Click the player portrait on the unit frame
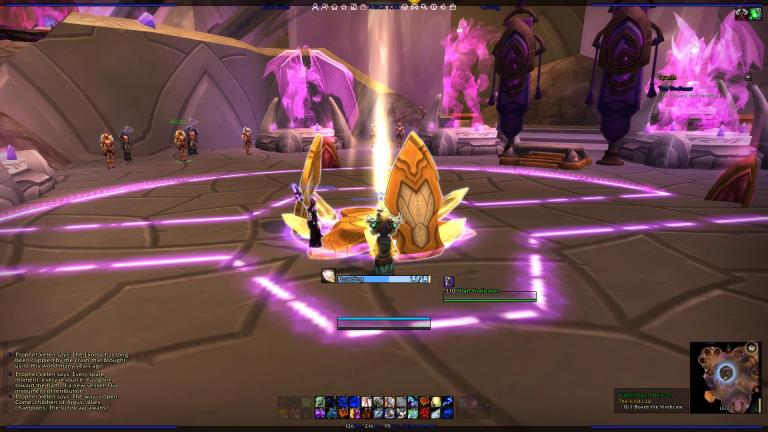The image size is (768, 432). pos(329,277)
